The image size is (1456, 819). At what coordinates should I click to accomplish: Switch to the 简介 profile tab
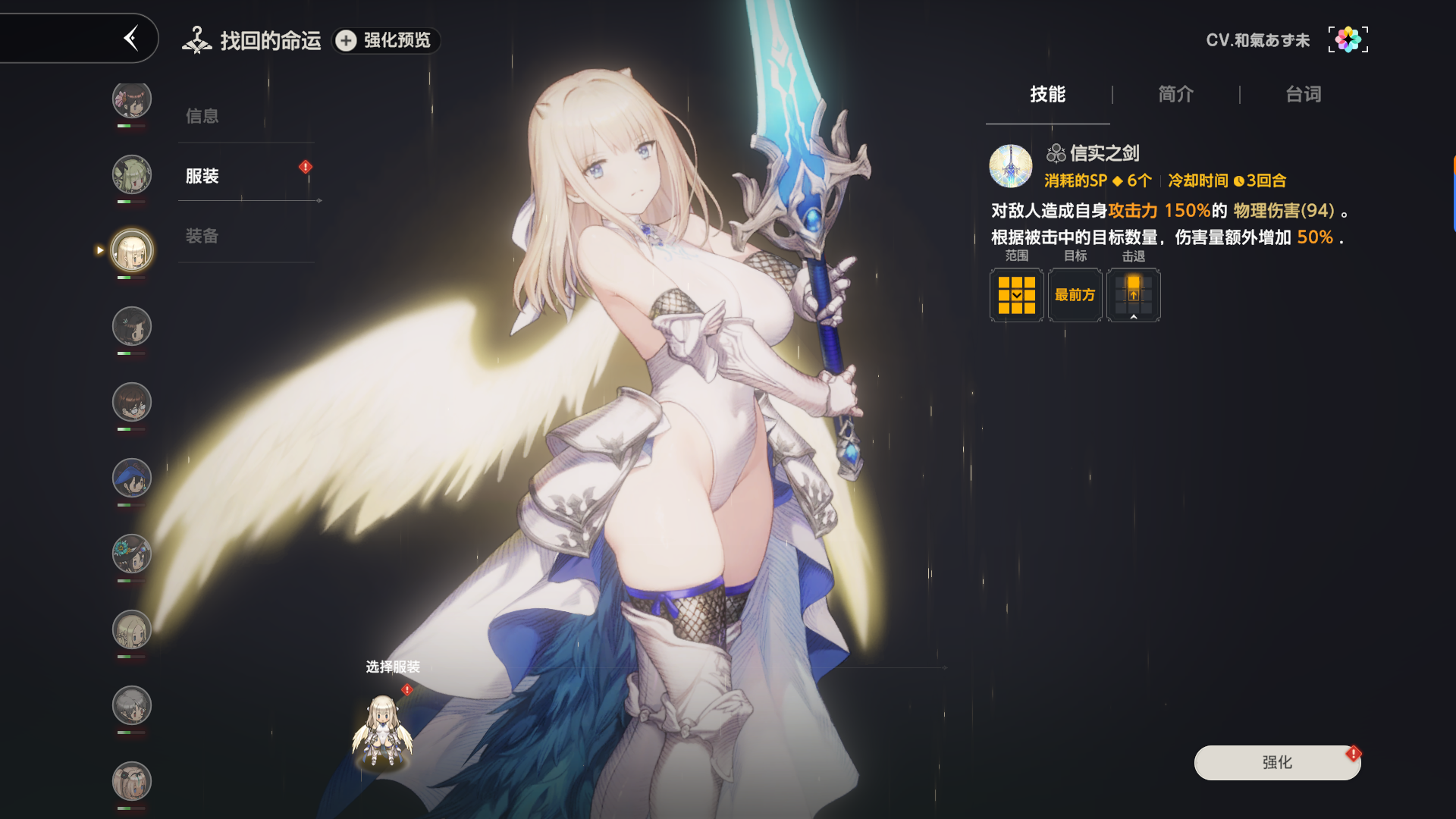(1175, 95)
